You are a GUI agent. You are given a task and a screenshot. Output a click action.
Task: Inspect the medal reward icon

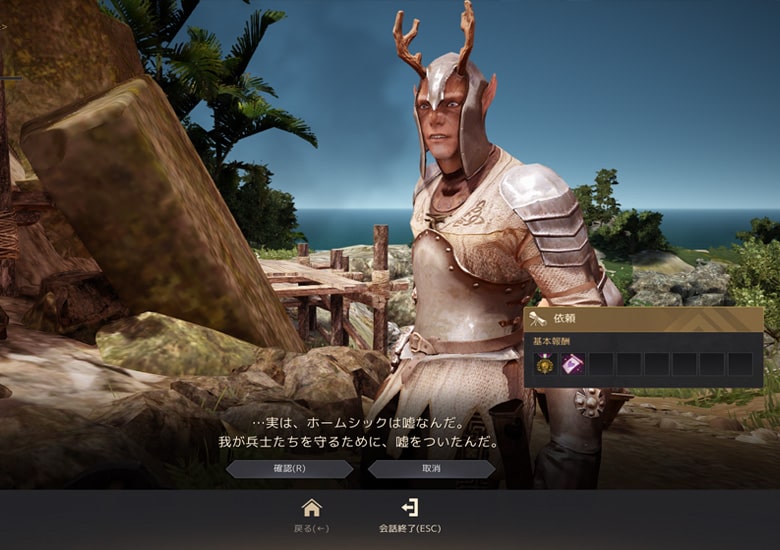point(545,364)
